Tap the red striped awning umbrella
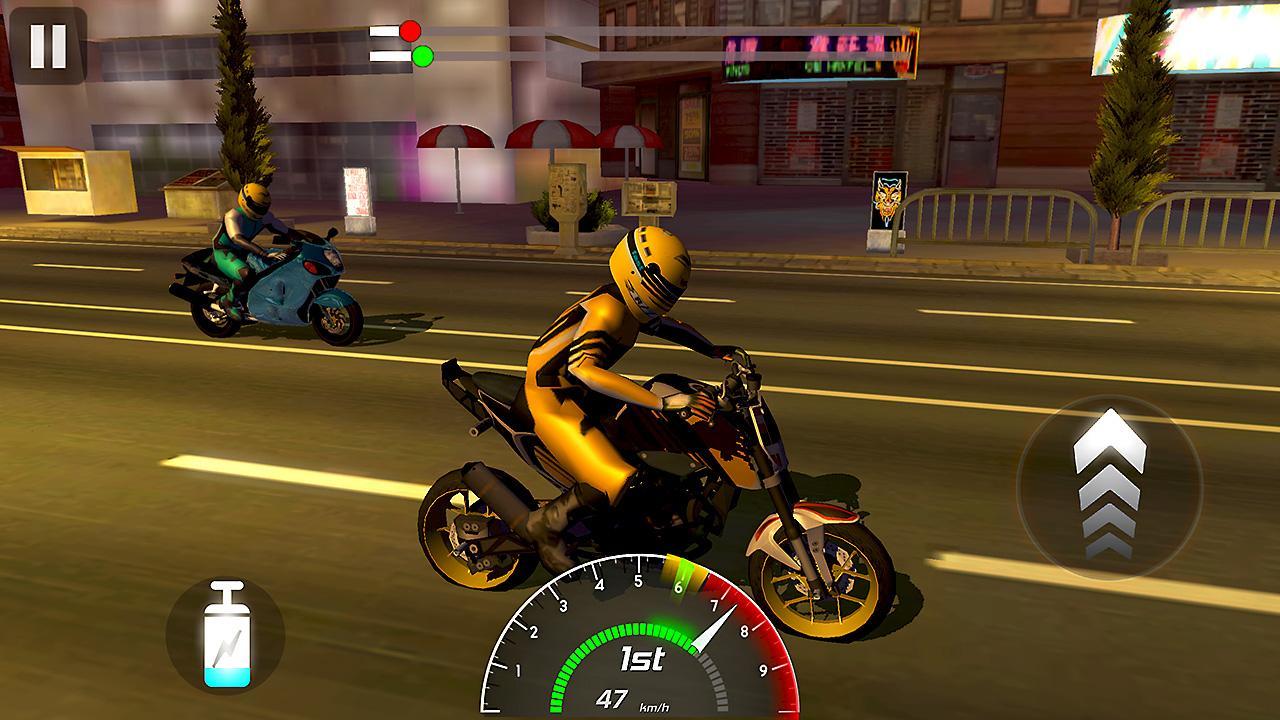This screenshot has width=1280, height=720. point(455,135)
